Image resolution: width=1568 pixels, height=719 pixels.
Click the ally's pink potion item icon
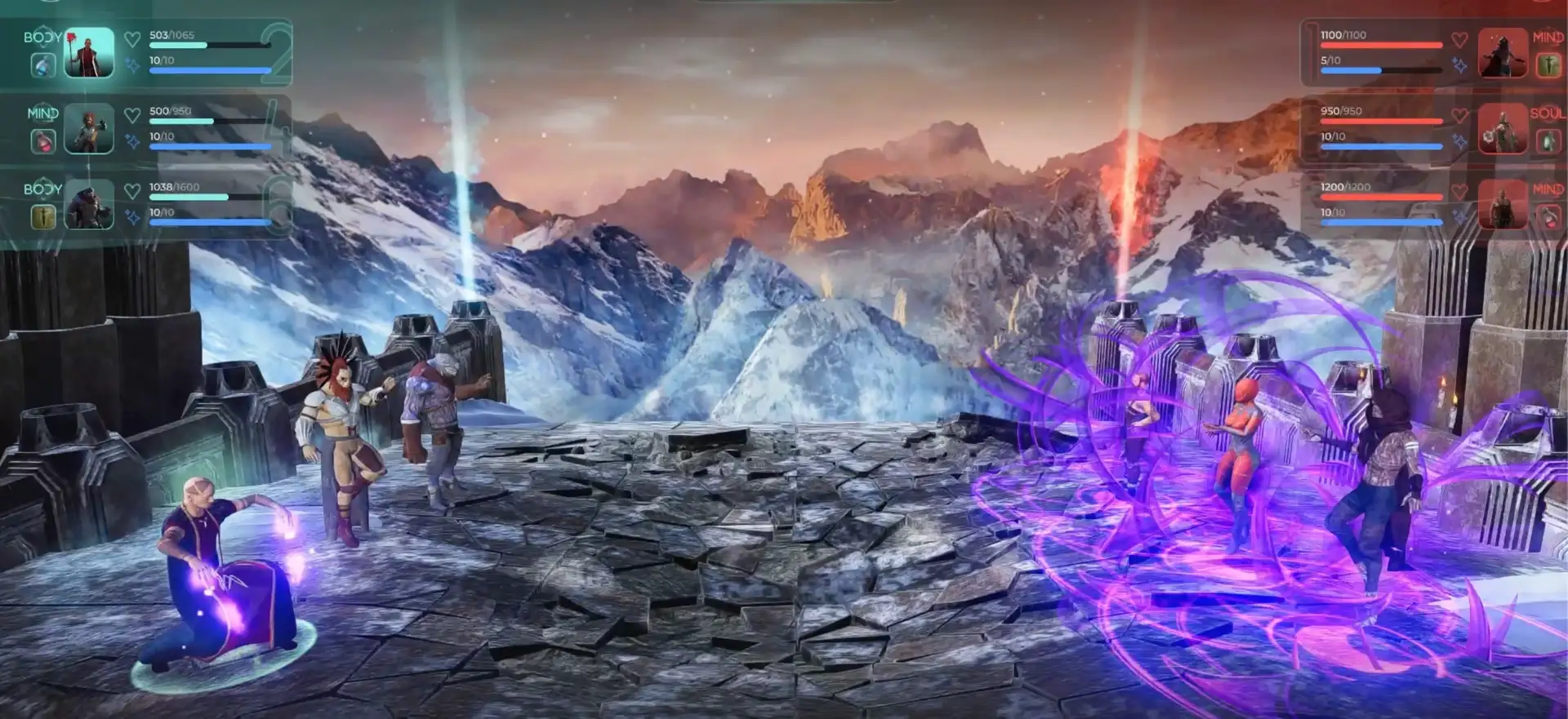[43, 141]
